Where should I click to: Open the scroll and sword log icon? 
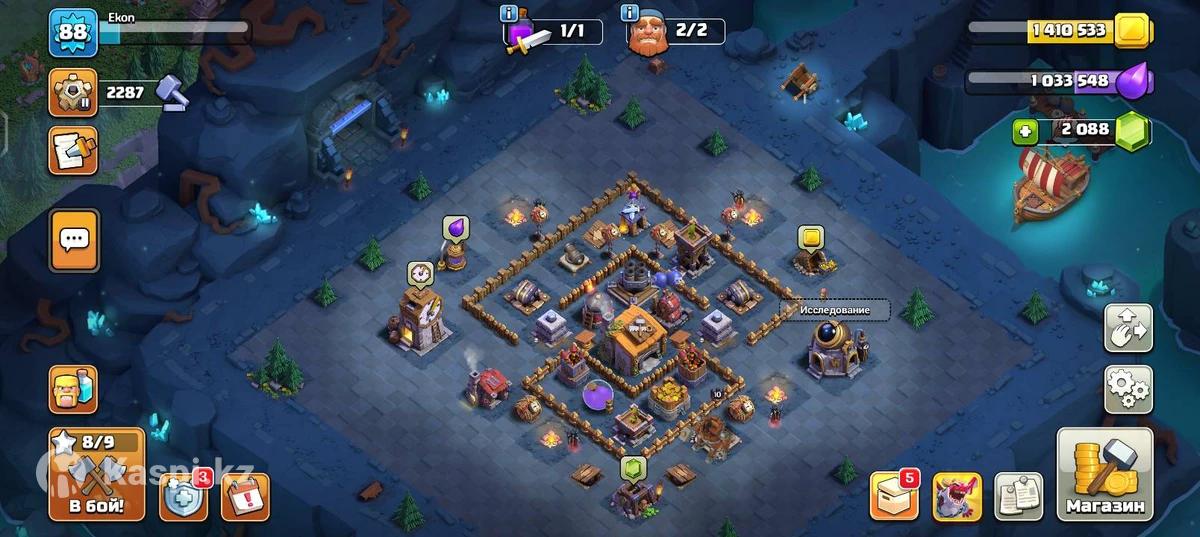click(x=73, y=150)
